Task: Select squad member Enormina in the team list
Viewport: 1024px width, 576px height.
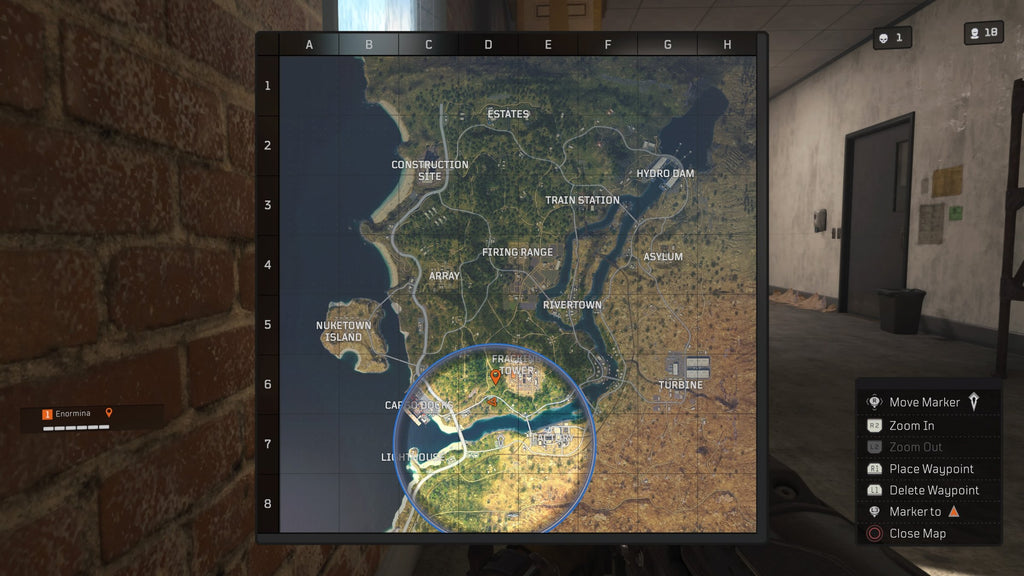Action: [x=73, y=413]
